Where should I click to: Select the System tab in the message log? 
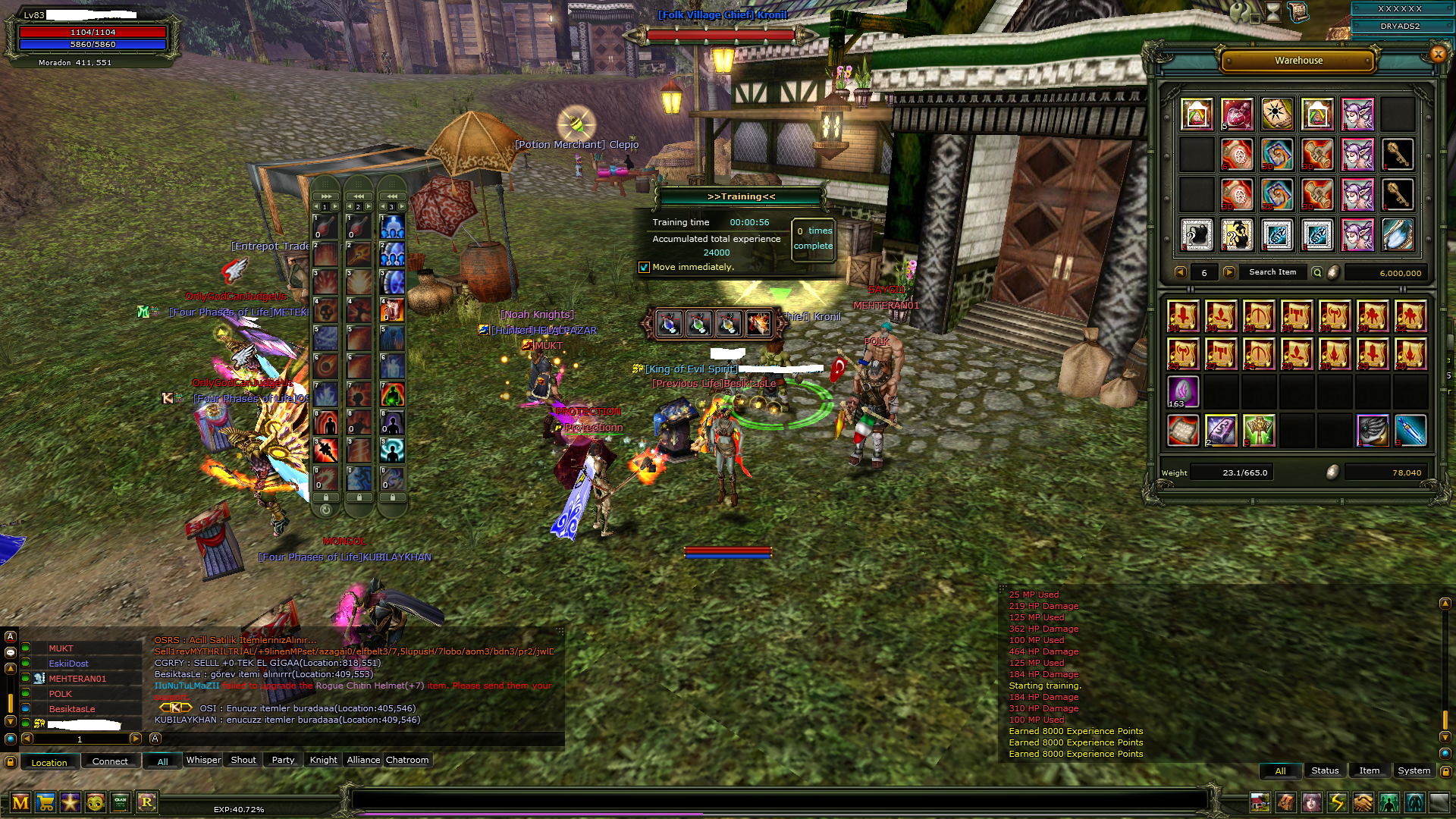(1414, 770)
